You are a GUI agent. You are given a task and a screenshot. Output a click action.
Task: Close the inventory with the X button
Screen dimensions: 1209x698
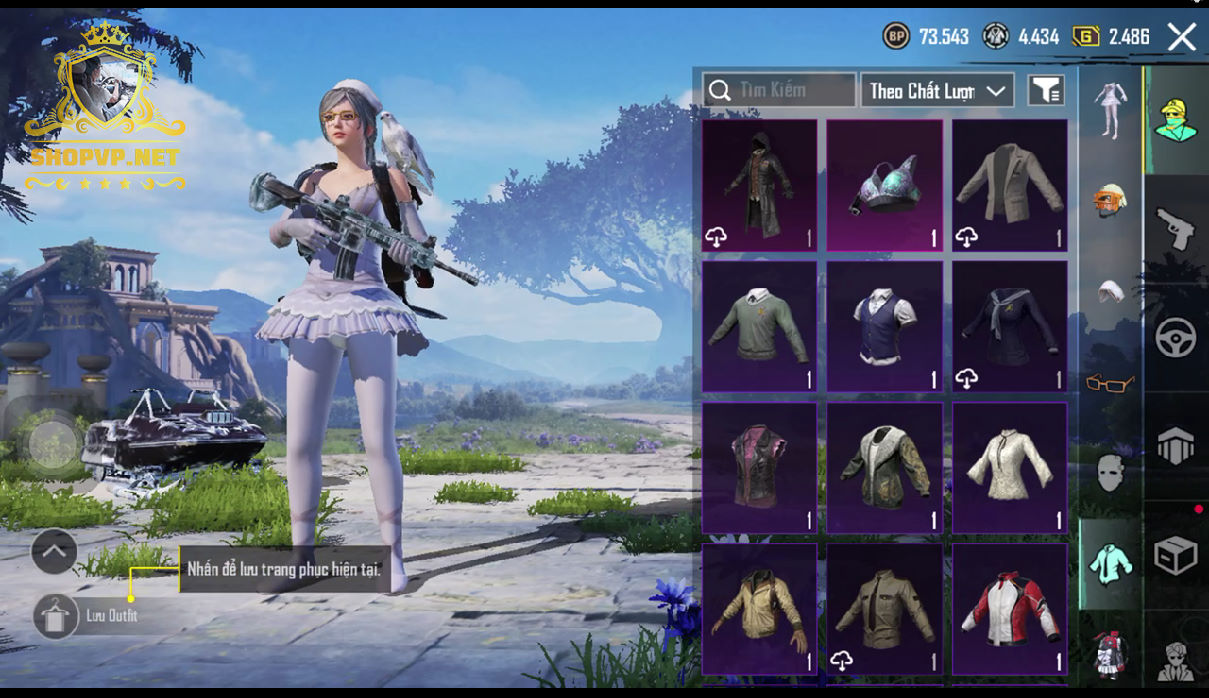coord(1181,38)
